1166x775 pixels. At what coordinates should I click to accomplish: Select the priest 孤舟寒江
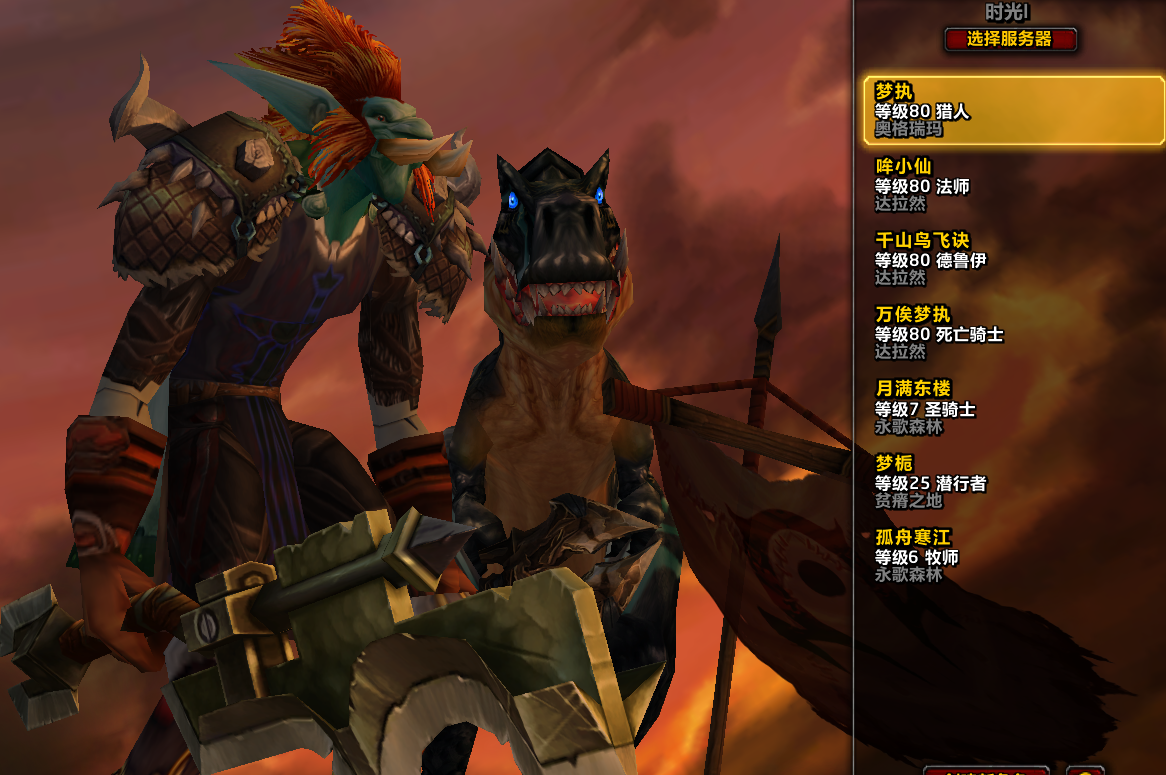pyautogui.click(x=1012, y=556)
